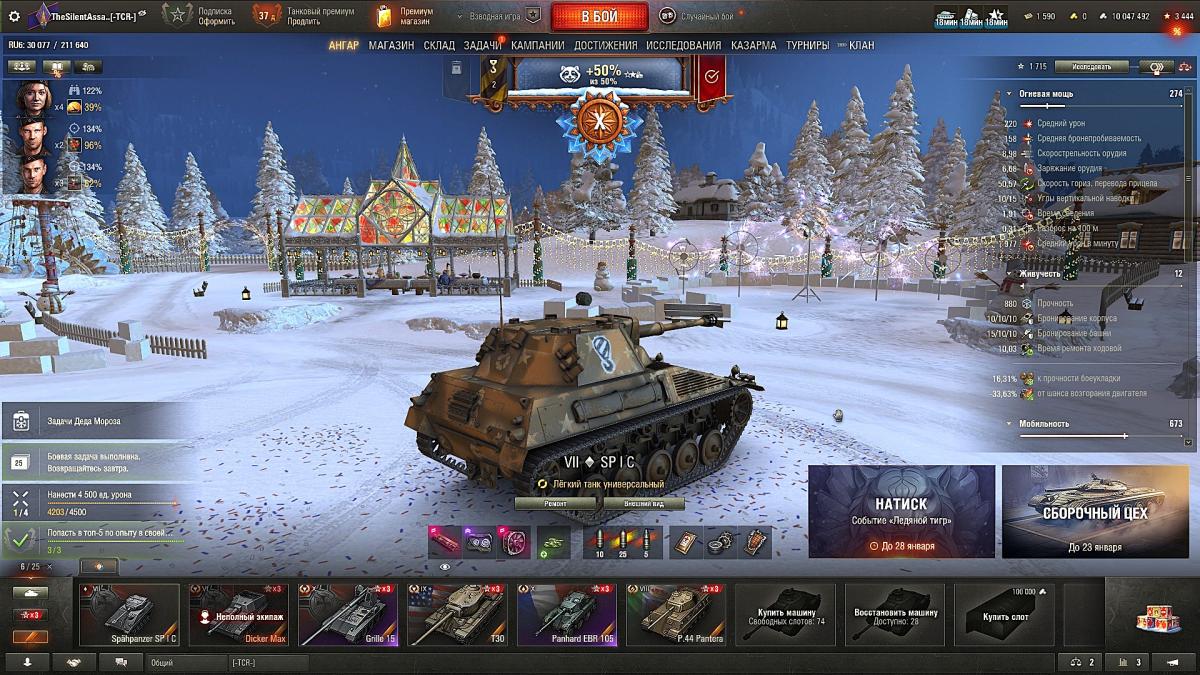
Task: Open the СБОРОЧНЫЙ ЦЕХ banner
Action: coord(1094,511)
